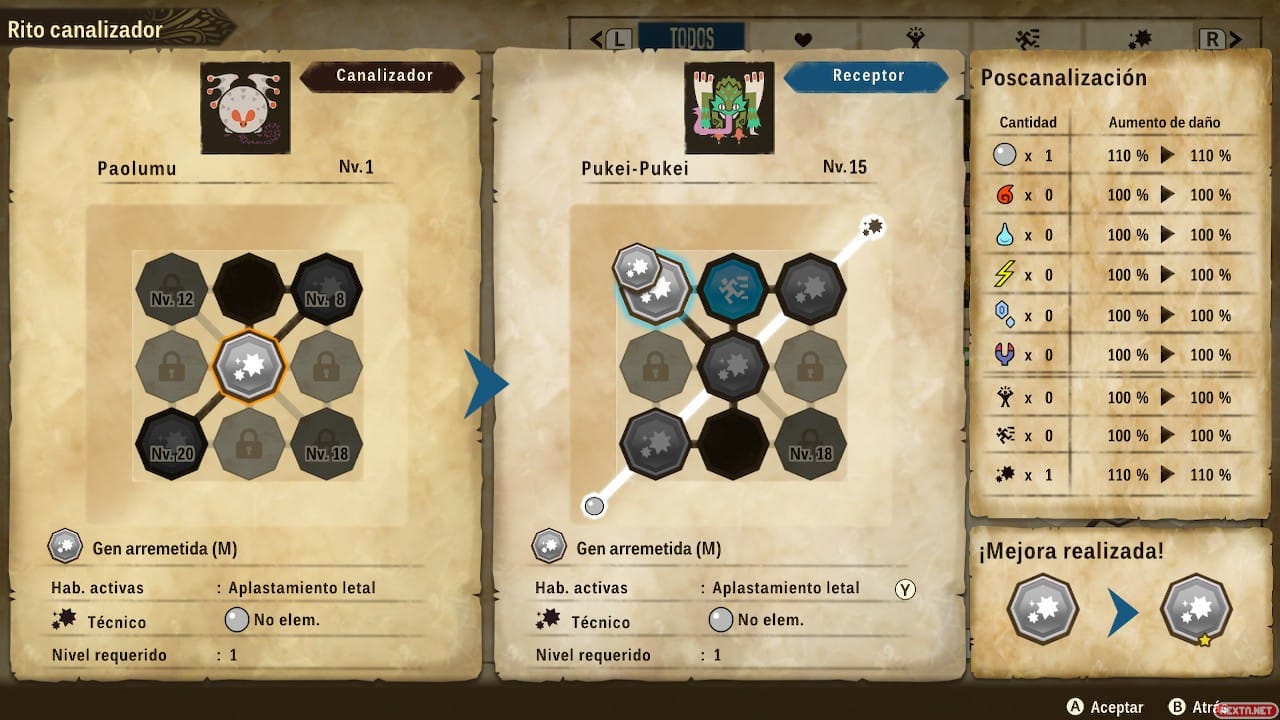Select the Nv. 18 slot in Pukei-Pukei's grid
This screenshot has height=720, width=1280.
click(810, 444)
